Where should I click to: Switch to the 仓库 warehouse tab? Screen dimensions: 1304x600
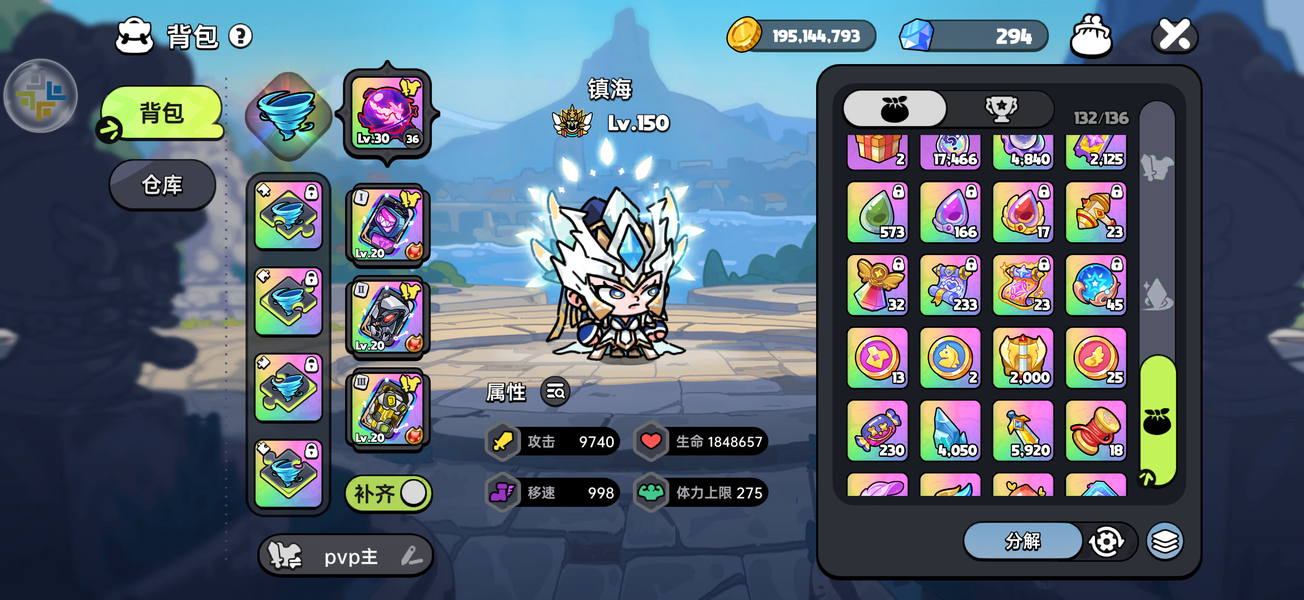tap(162, 185)
